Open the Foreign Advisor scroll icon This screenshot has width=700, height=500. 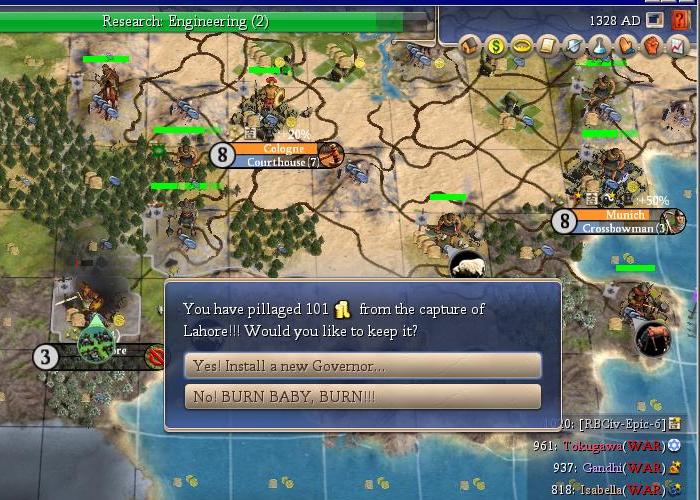(x=548, y=46)
